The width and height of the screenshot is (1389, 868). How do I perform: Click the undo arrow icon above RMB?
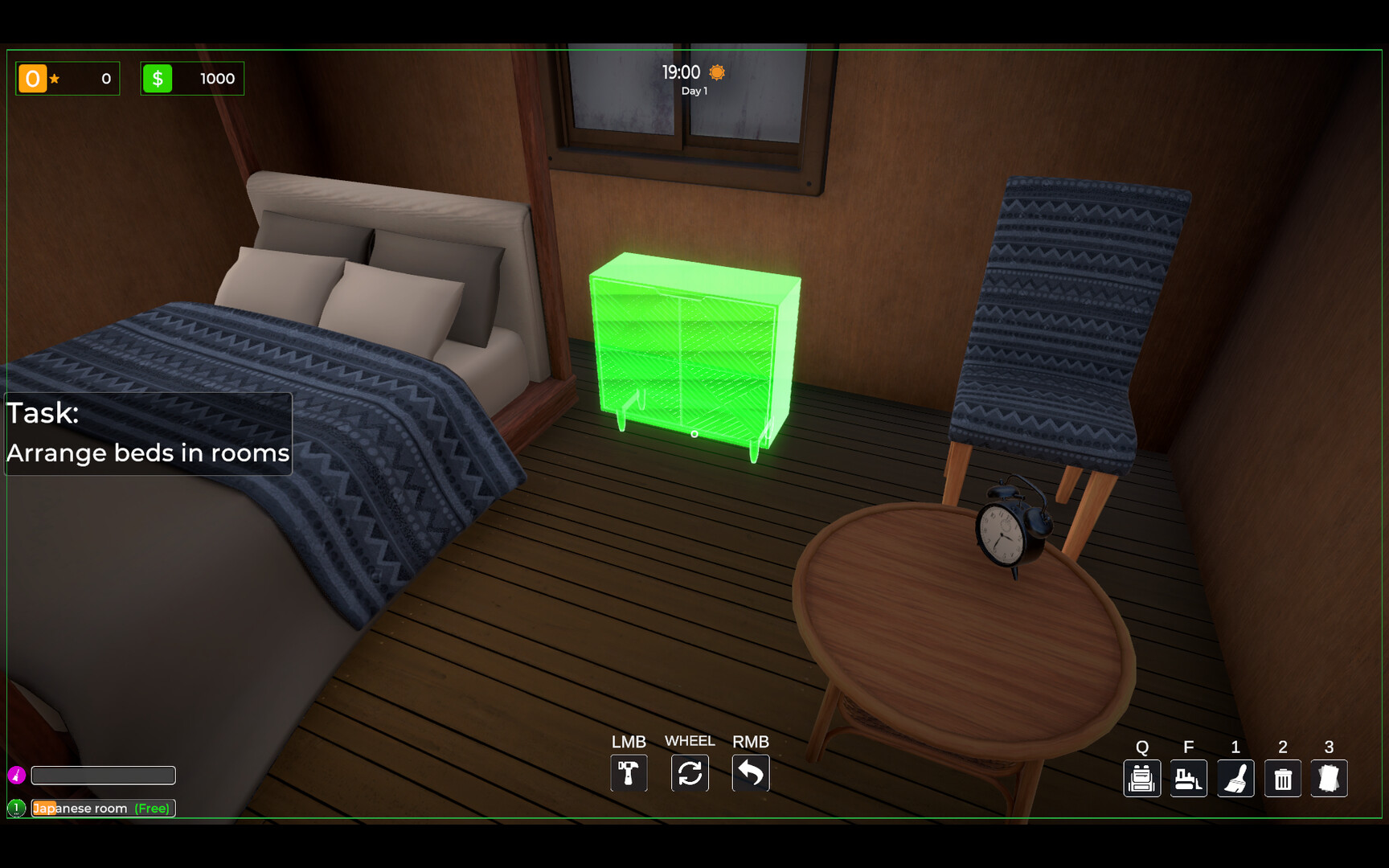point(751,772)
